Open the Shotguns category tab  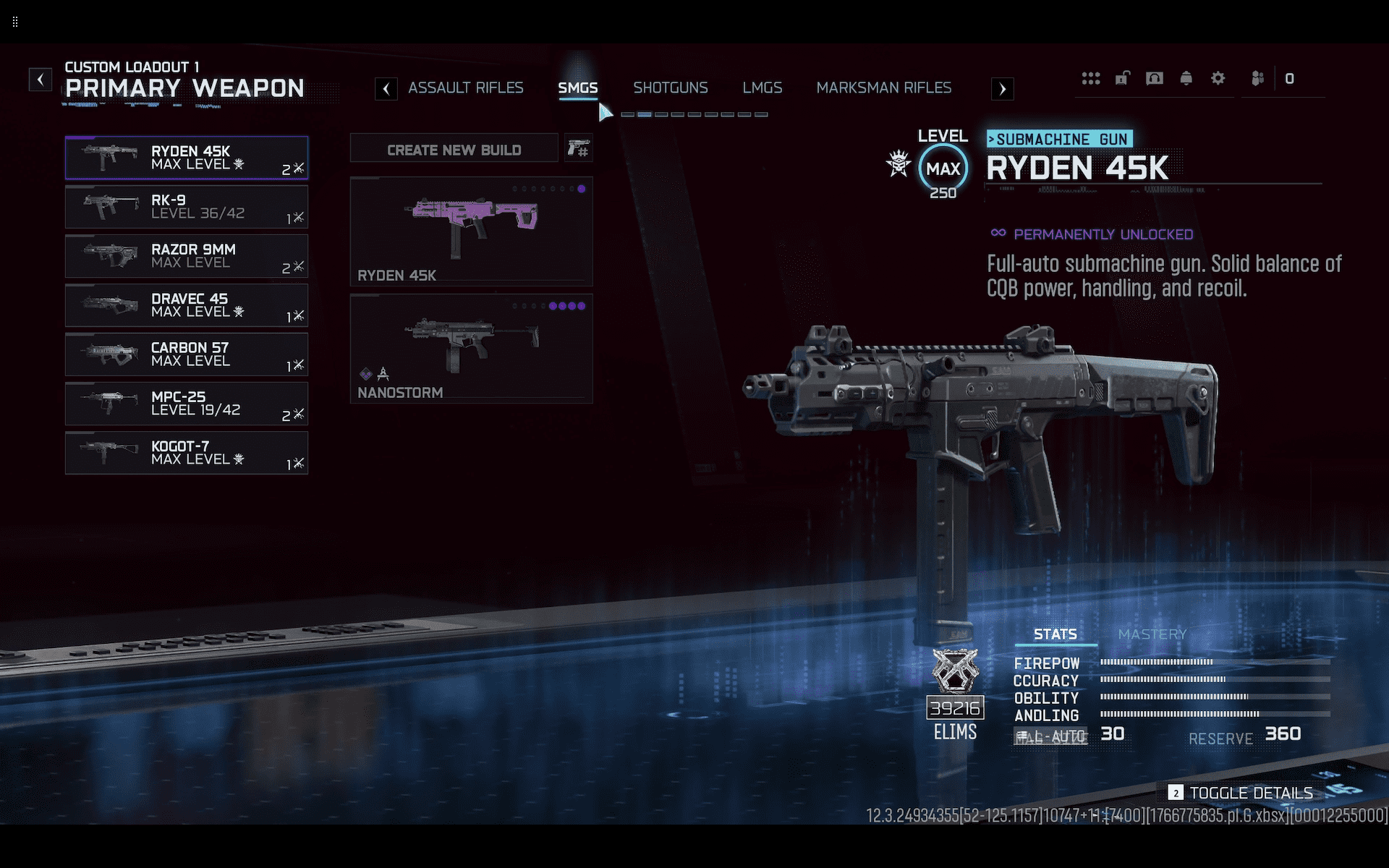tap(670, 88)
